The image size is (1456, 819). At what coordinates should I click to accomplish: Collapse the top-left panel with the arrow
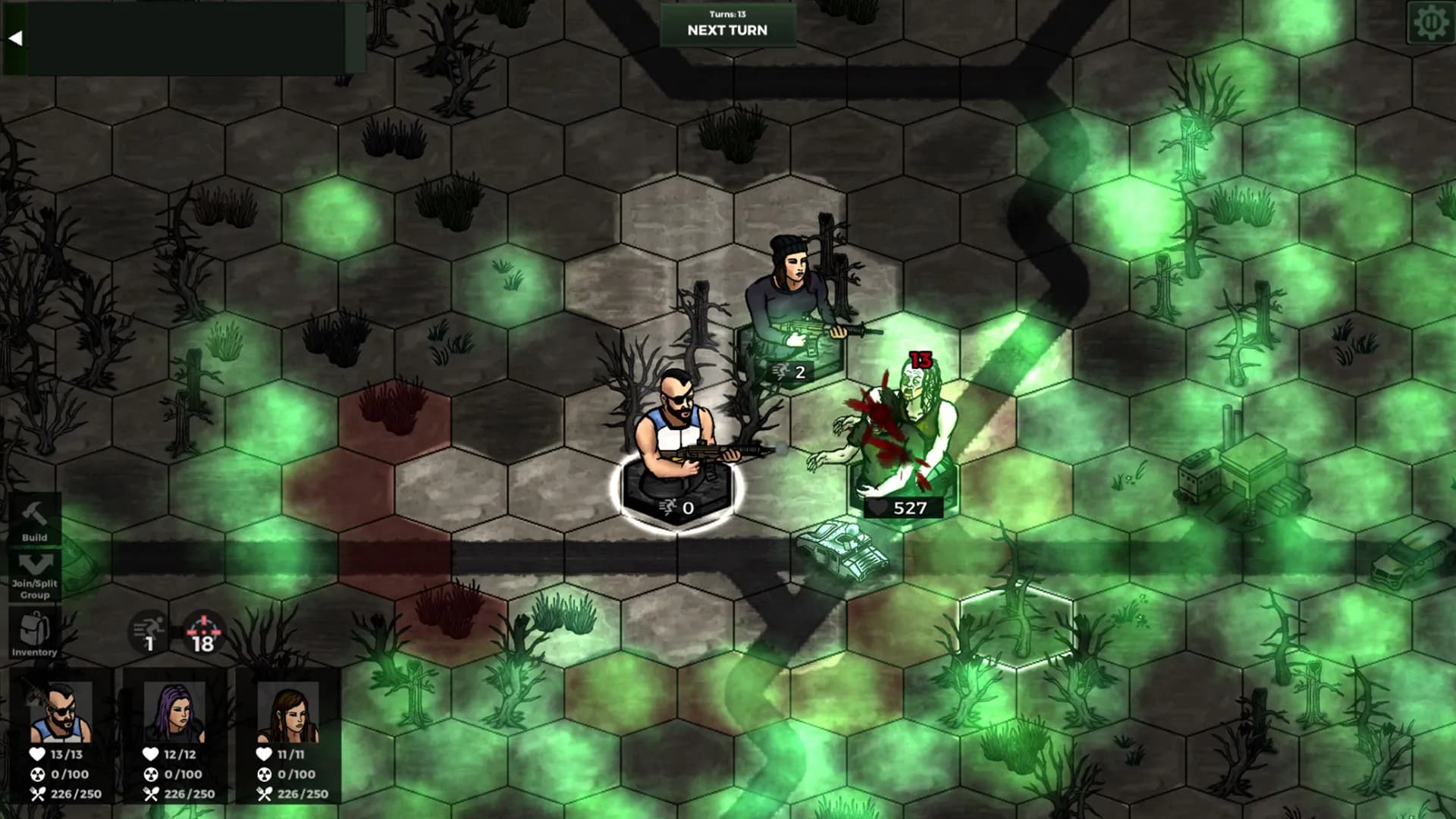point(15,38)
